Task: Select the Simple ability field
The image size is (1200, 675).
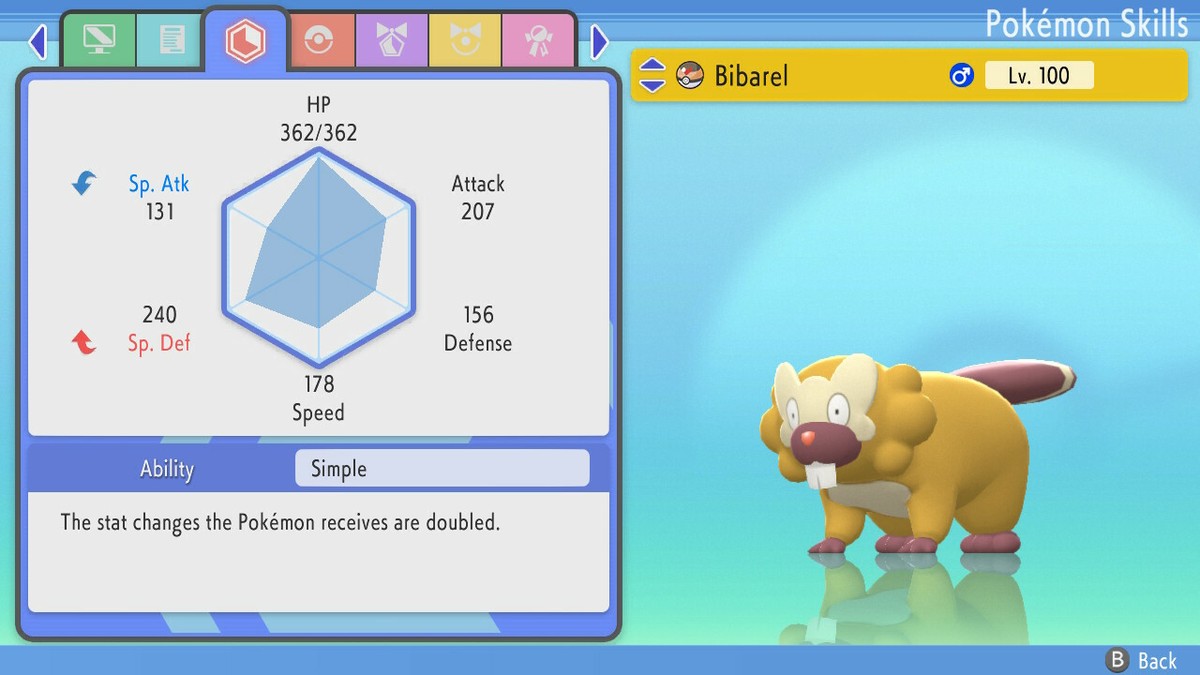Action: coord(442,469)
